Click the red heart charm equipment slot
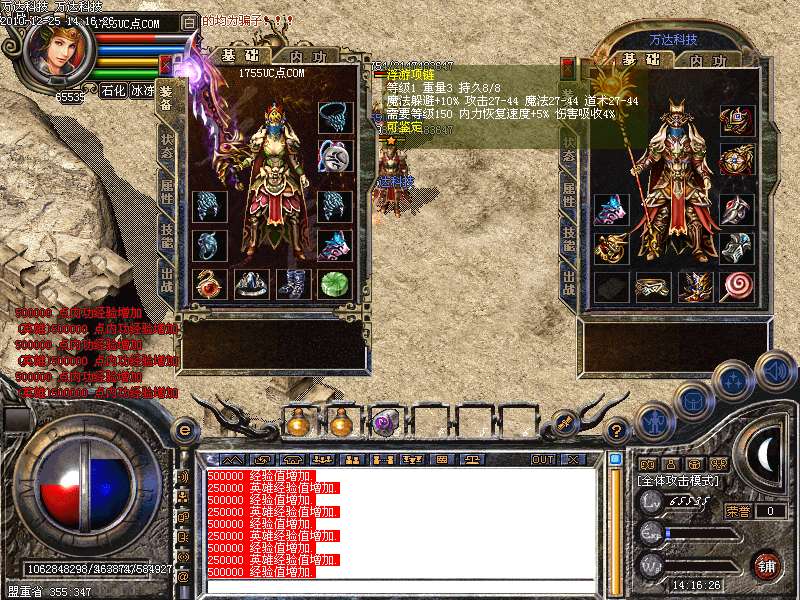 click(x=210, y=284)
